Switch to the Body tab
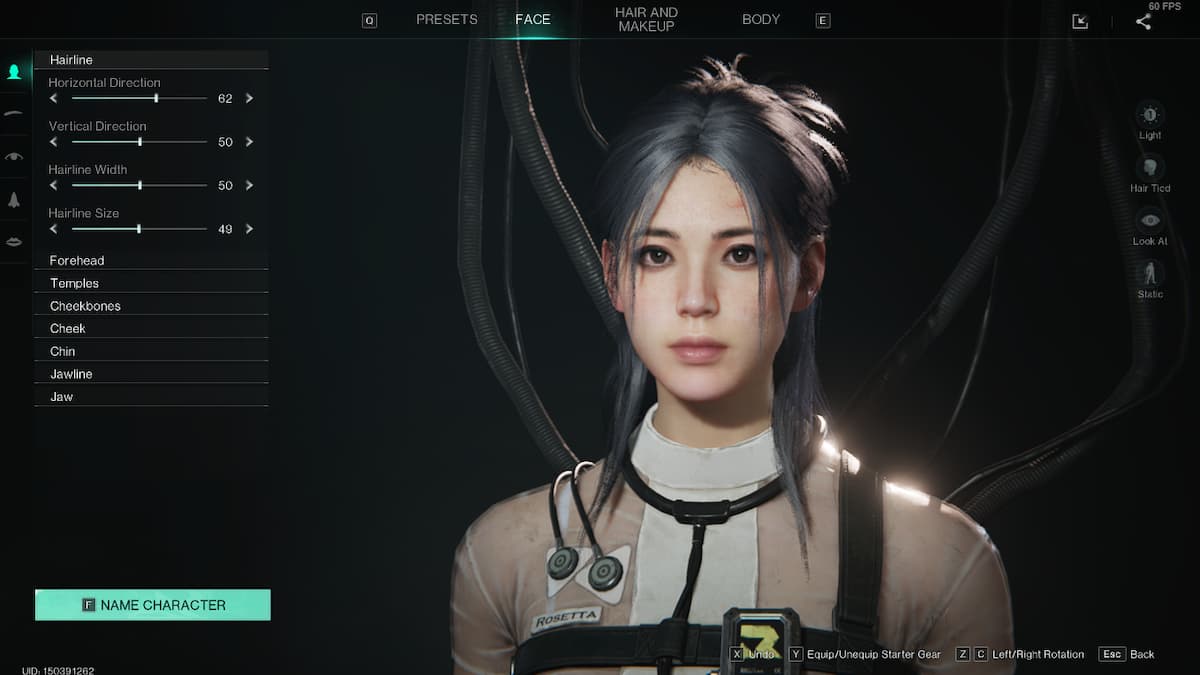This screenshot has width=1200, height=675. pyautogui.click(x=761, y=20)
